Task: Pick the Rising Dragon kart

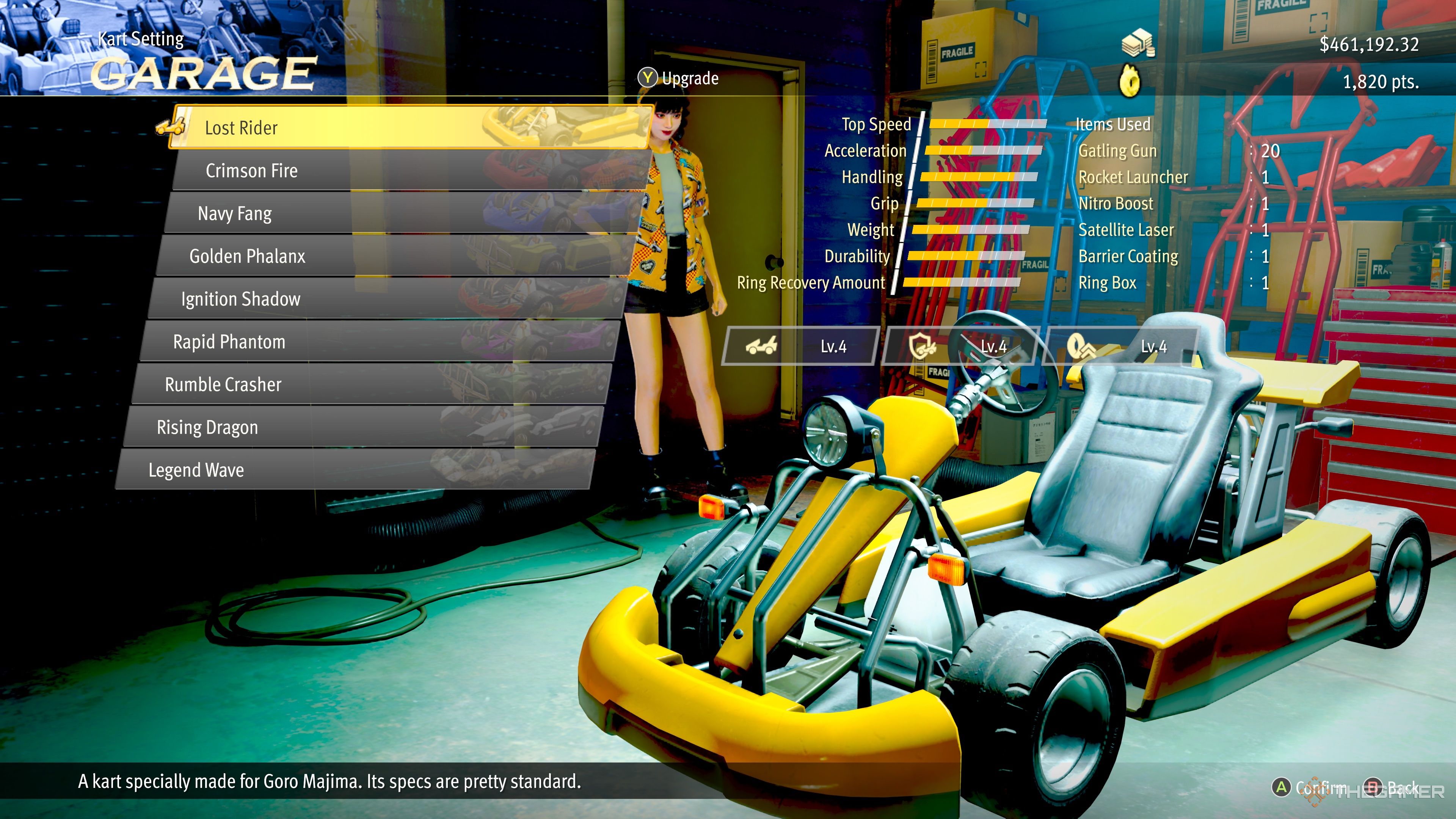Action: 207,427
